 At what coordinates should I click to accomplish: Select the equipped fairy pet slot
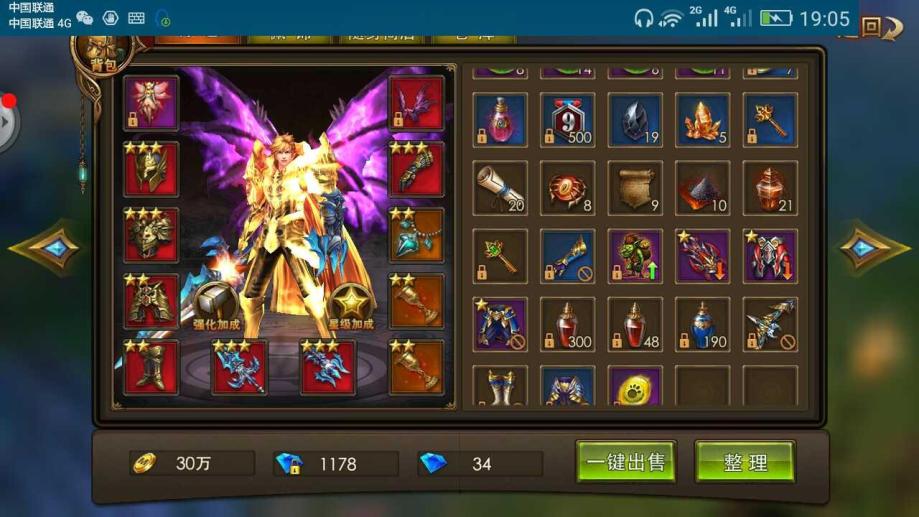coord(151,103)
